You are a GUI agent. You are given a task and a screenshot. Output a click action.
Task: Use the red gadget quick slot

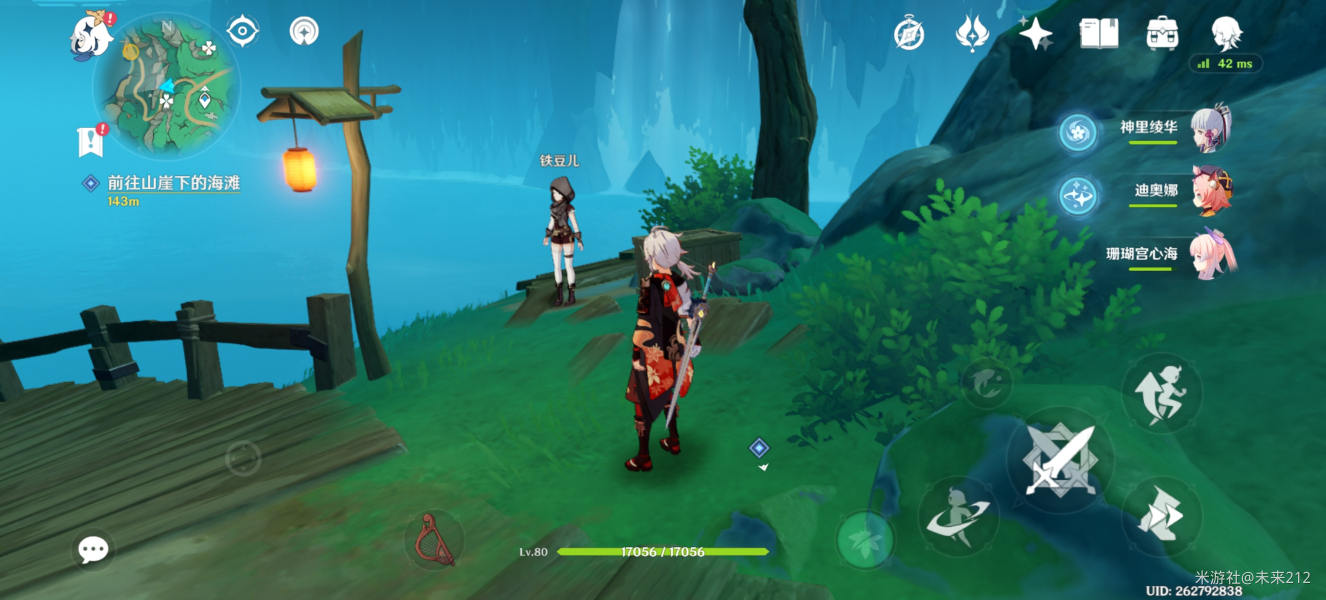(434, 538)
